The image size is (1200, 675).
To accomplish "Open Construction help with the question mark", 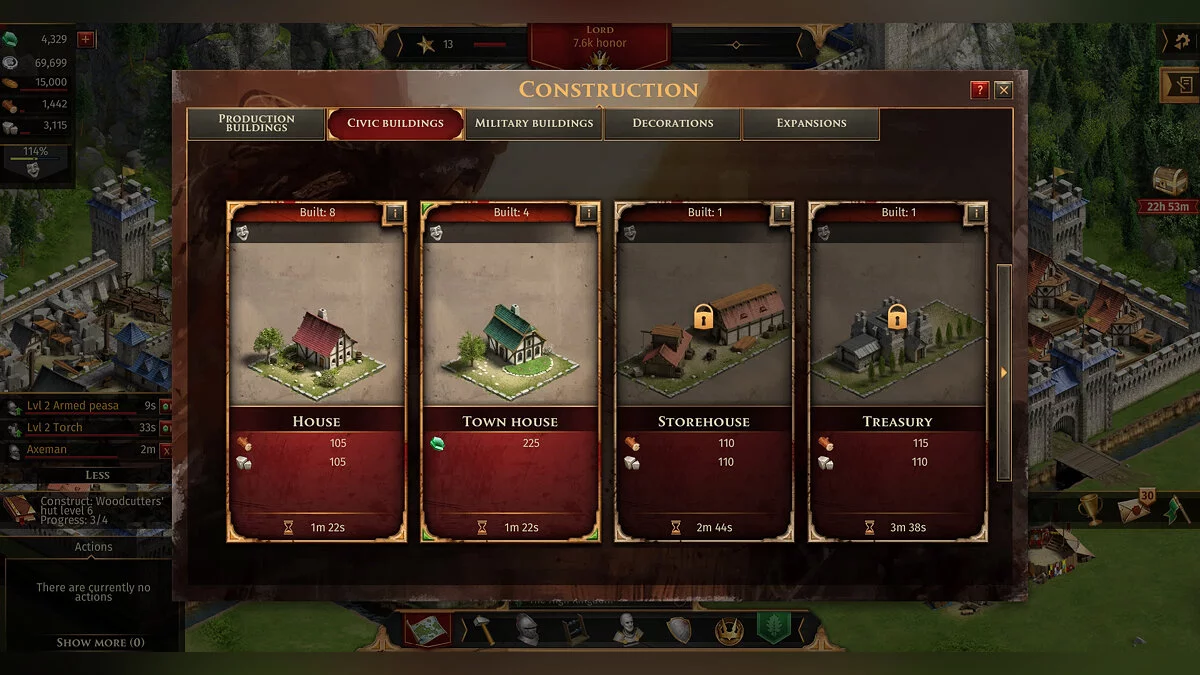I will [x=980, y=90].
